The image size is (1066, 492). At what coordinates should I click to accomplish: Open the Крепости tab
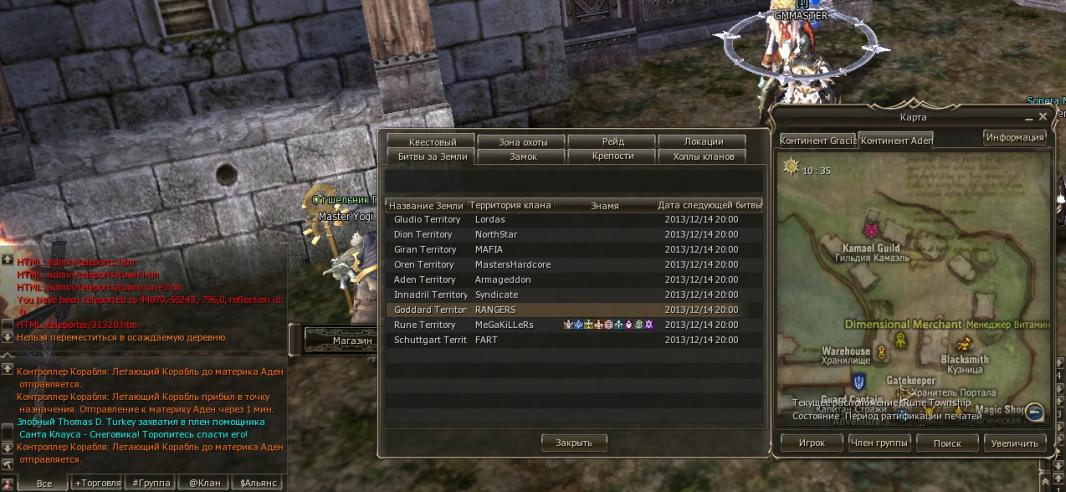click(x=612, y=157)
